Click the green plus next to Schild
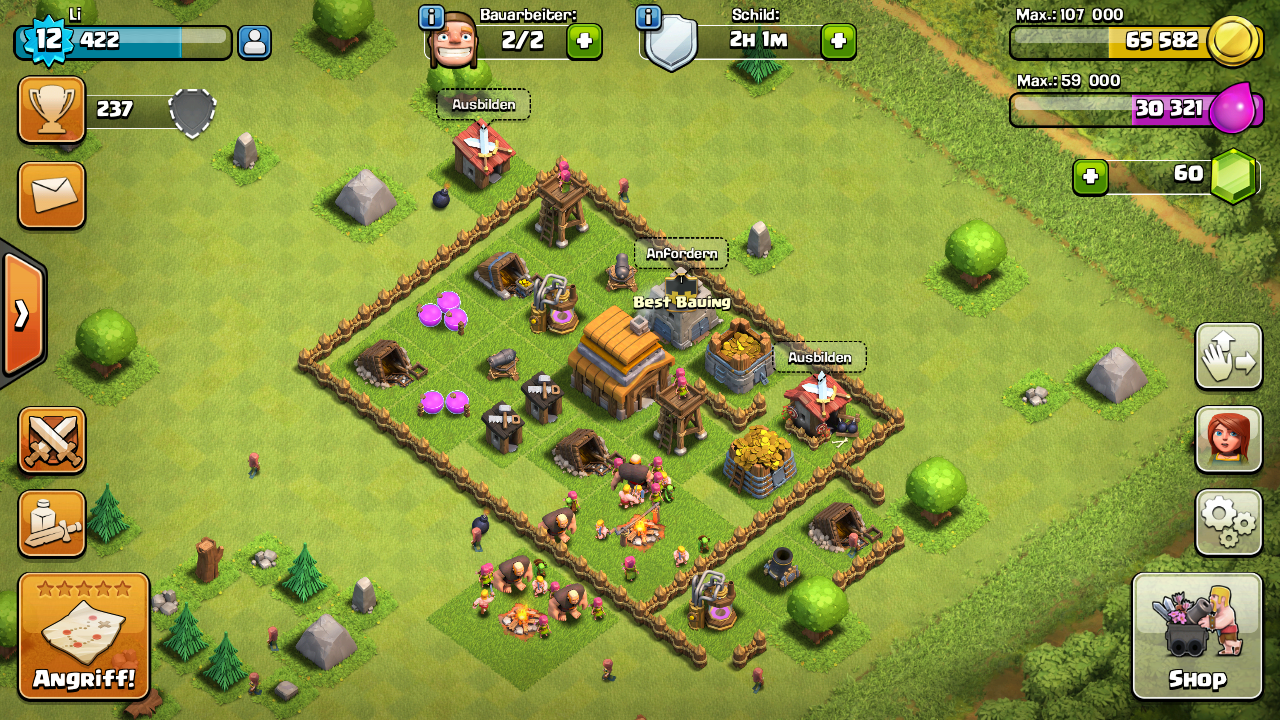Image resolution: width=1280 pixels, height=720 pixels. (x=836, y=41)
